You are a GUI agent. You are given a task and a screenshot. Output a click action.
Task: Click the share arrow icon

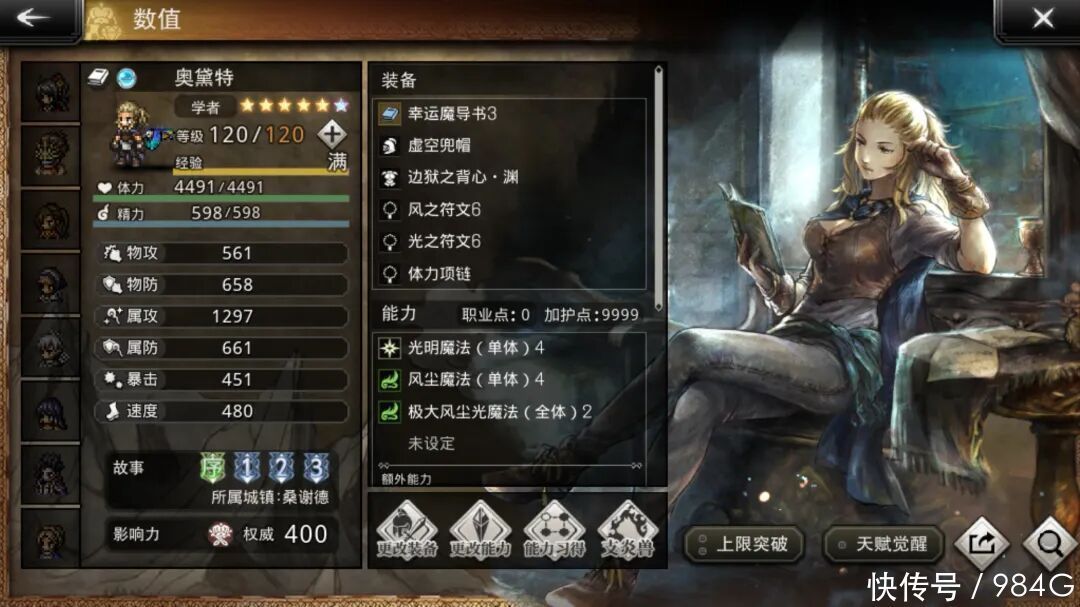pos(980,544)
